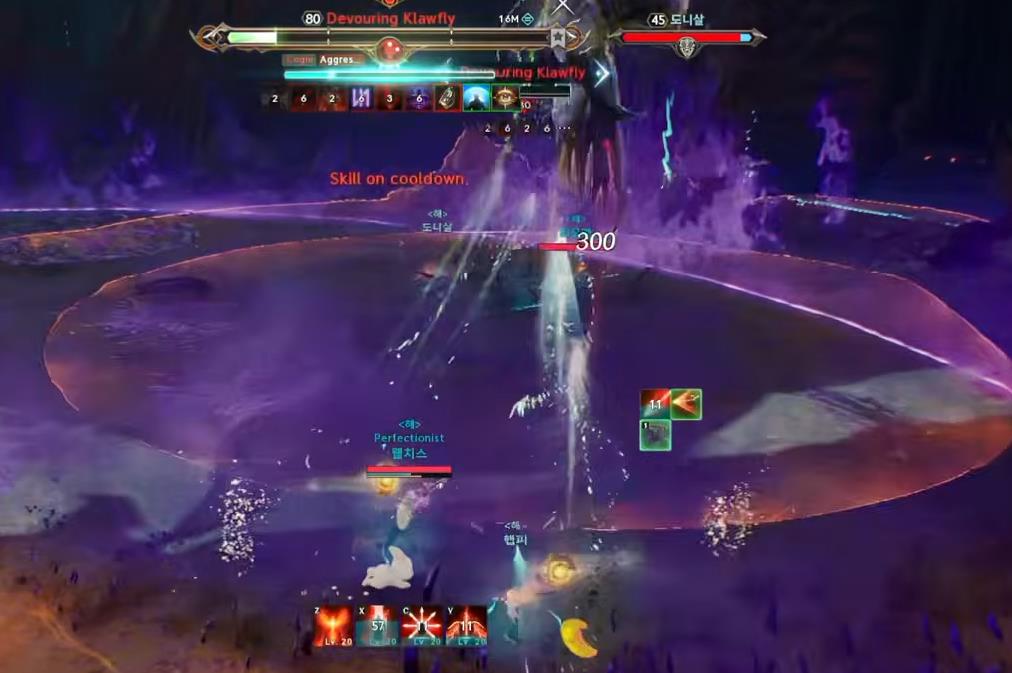Inspect the purple claw marks debuff icon
The image size is (1012, 673).
(x=361, y=98)
